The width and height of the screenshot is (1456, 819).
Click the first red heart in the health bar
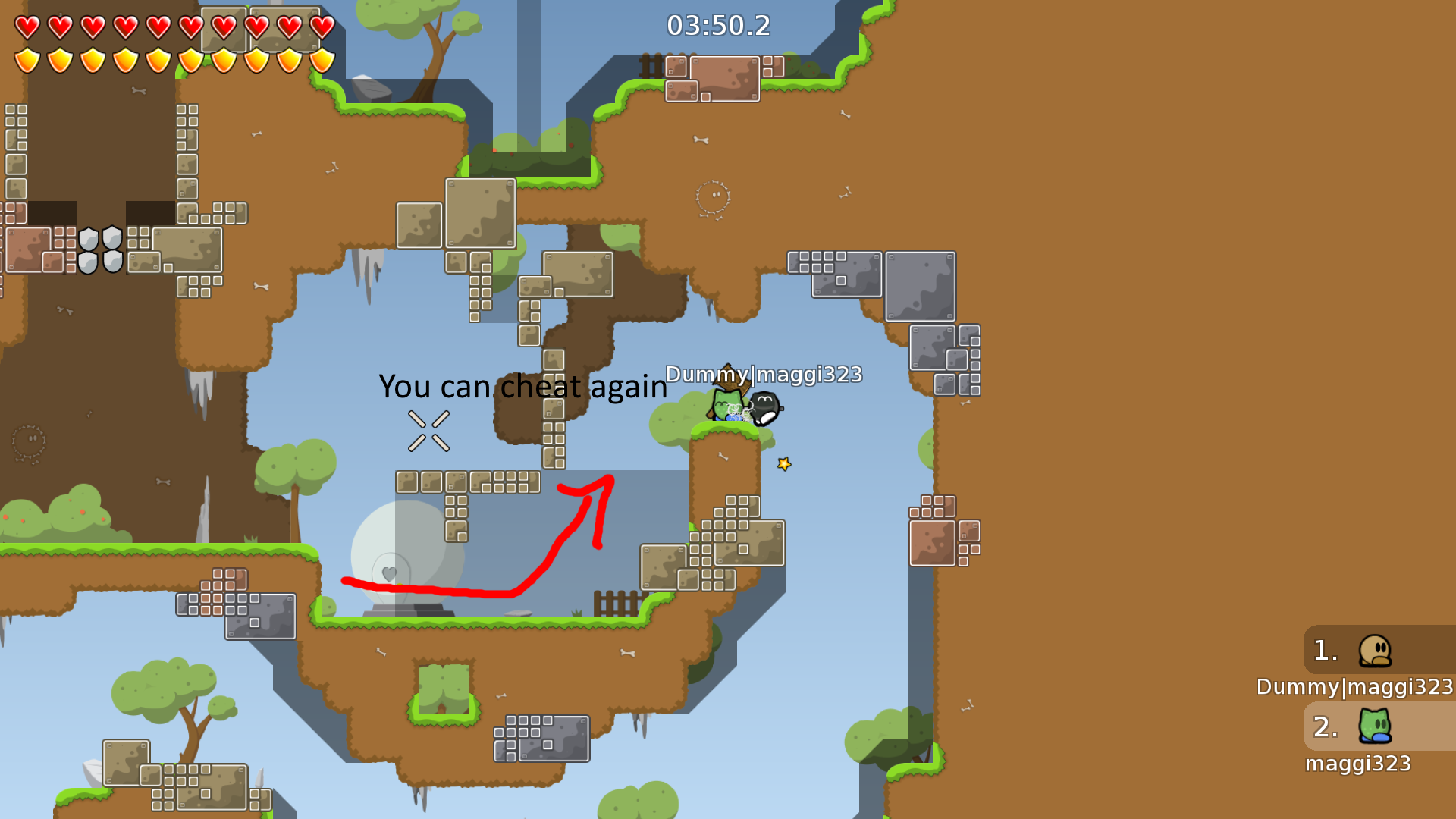click(x=27, y=25)
